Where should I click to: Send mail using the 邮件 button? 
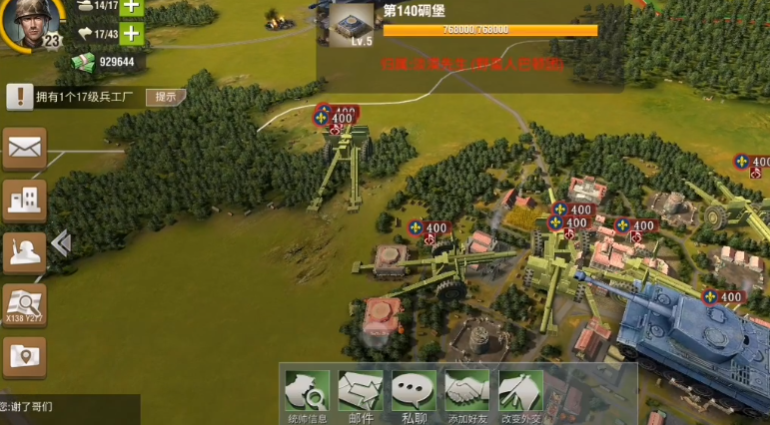pyautogui.click(x=360, y=395)
